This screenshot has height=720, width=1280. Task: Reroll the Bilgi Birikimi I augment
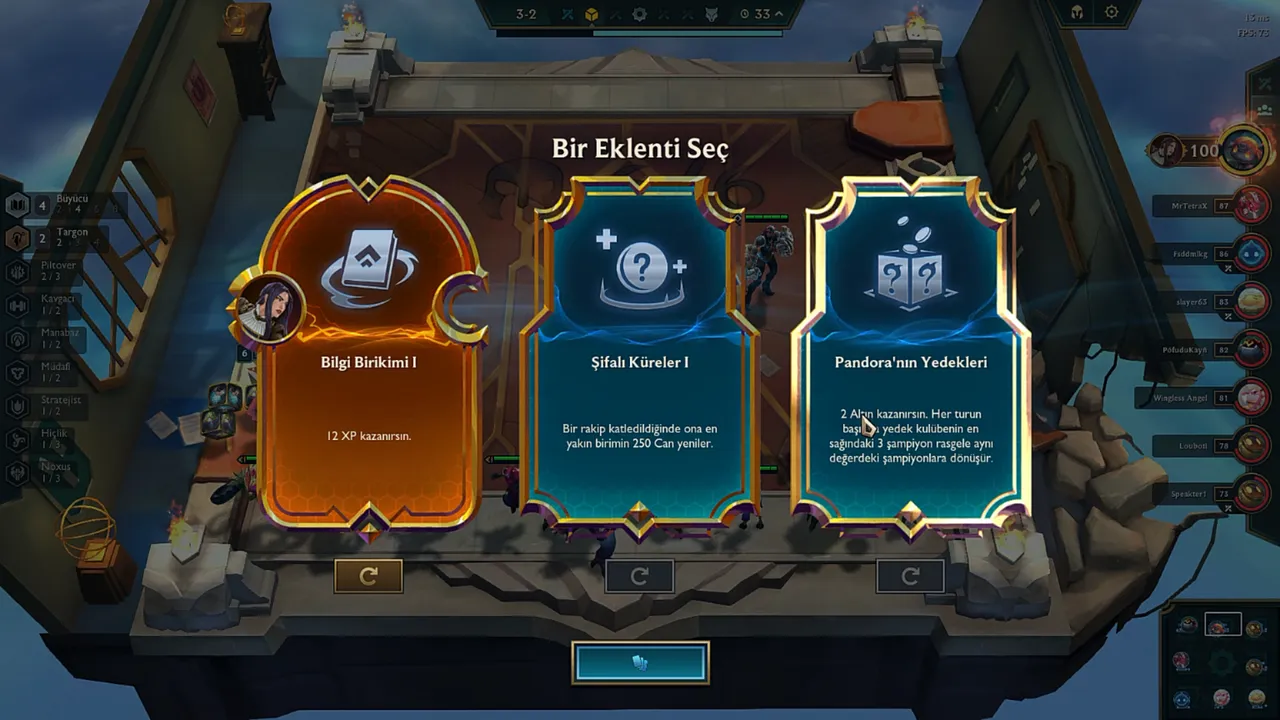[368, 576]
